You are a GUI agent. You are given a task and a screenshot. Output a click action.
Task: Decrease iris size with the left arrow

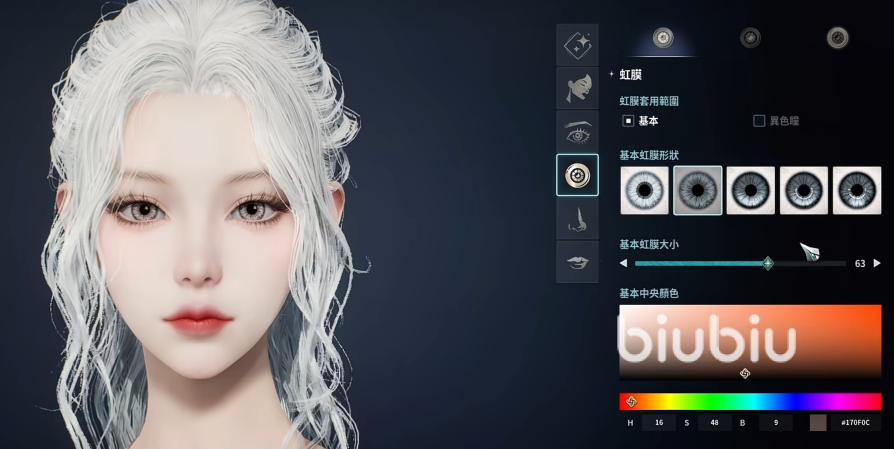(624, 264)
